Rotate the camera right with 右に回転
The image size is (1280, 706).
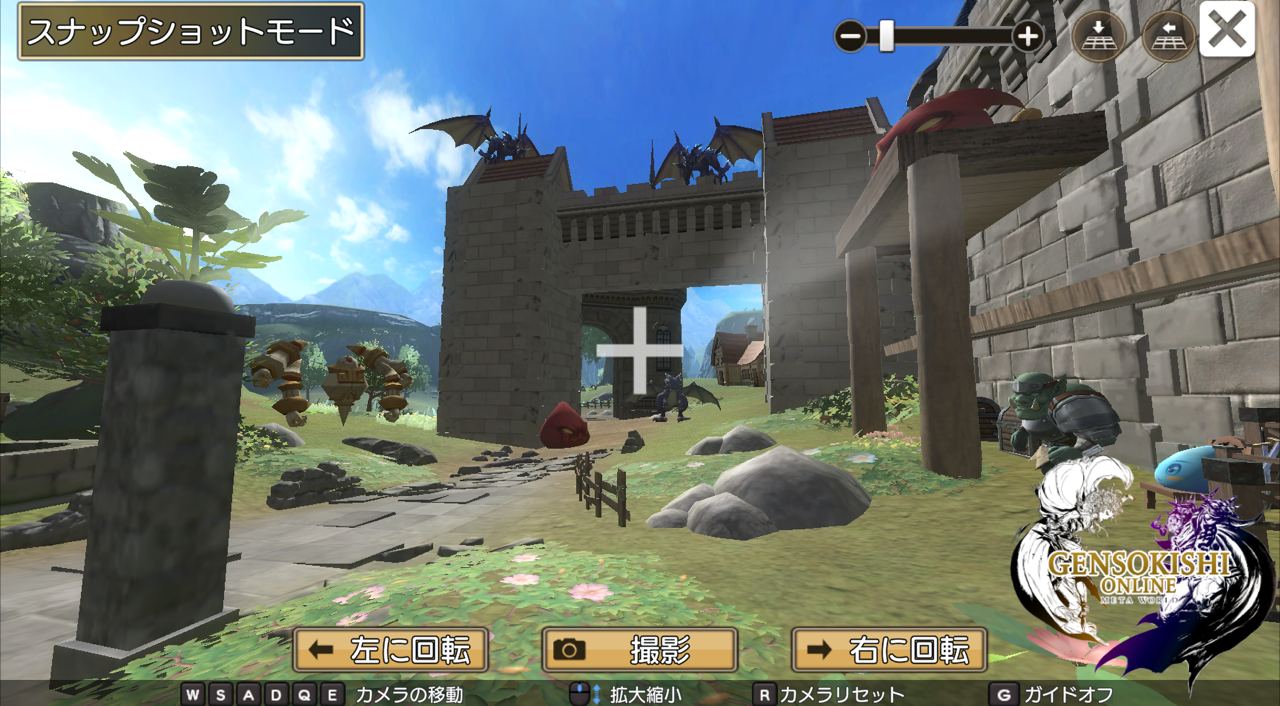pos(889,650)
